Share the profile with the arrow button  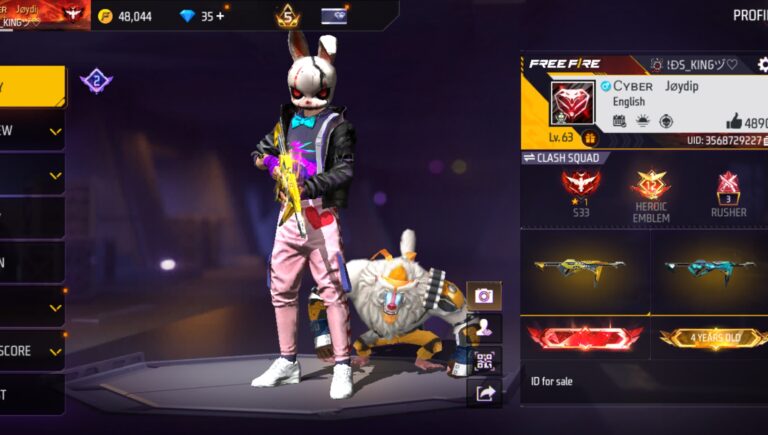(x=484, y=393)
